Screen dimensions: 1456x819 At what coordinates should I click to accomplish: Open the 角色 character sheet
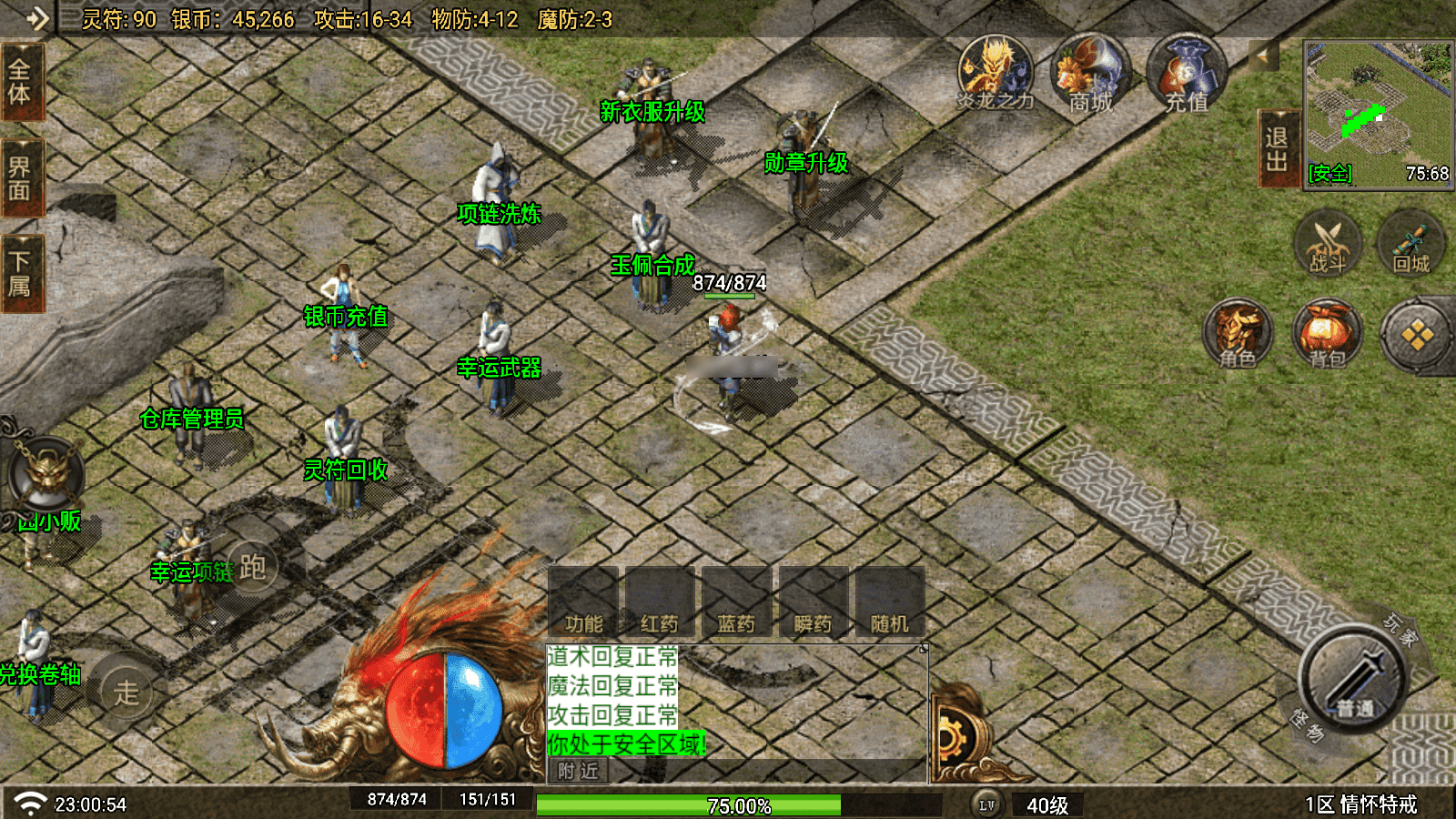click(1238, 335)
